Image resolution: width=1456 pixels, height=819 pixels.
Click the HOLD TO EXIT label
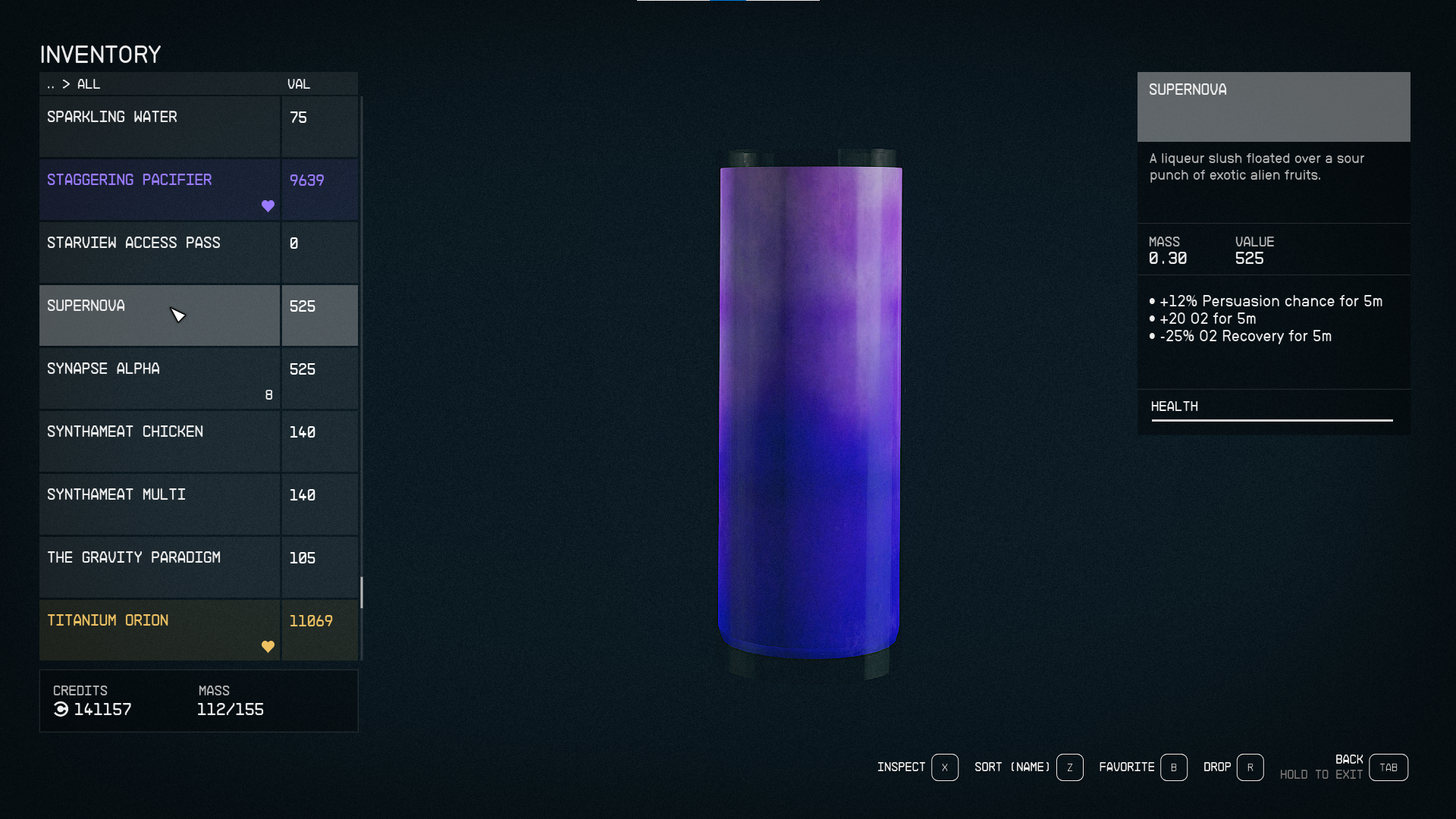[1321, 775]
